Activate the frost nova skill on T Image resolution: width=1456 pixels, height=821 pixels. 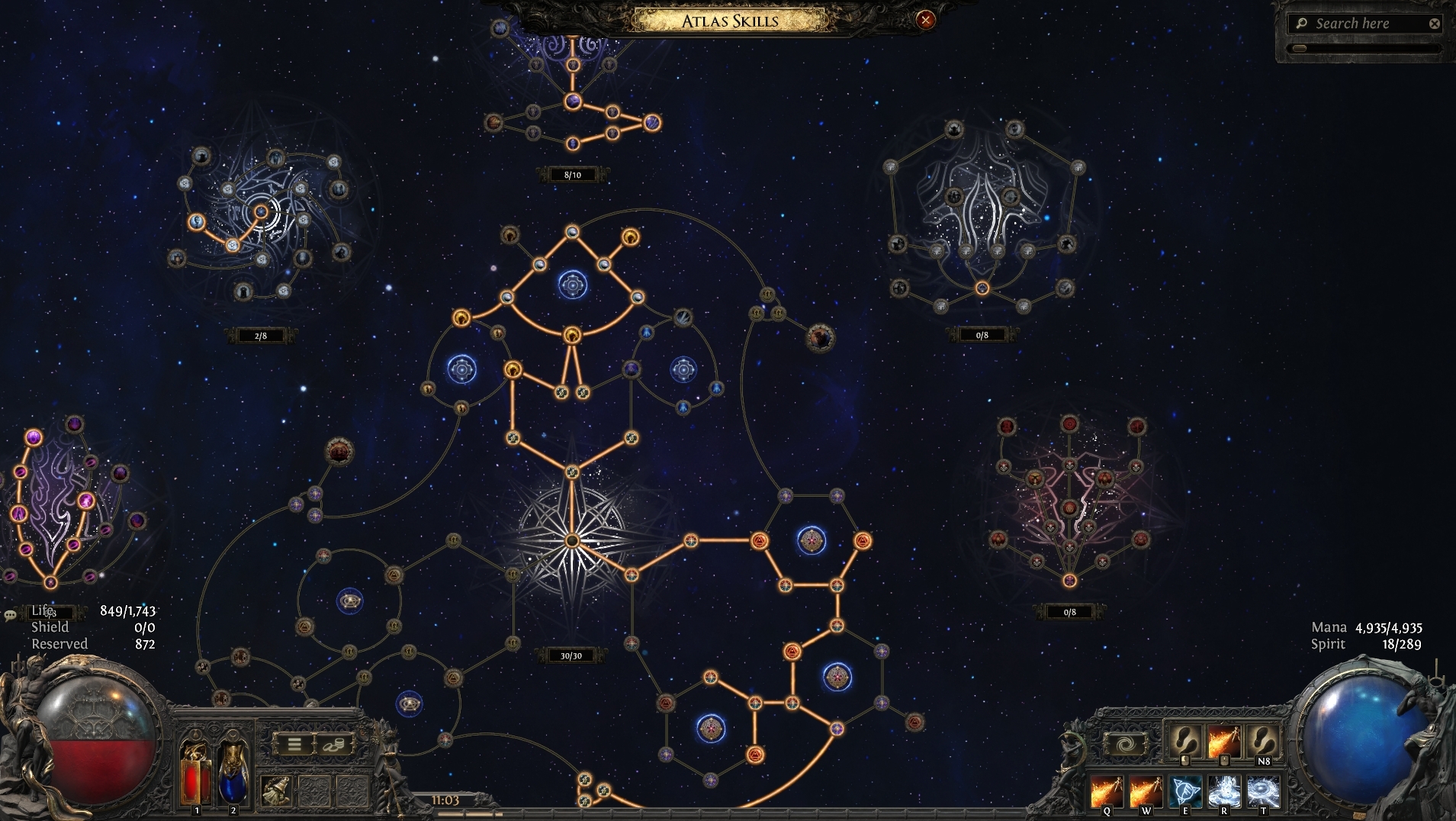point(1263,792)
